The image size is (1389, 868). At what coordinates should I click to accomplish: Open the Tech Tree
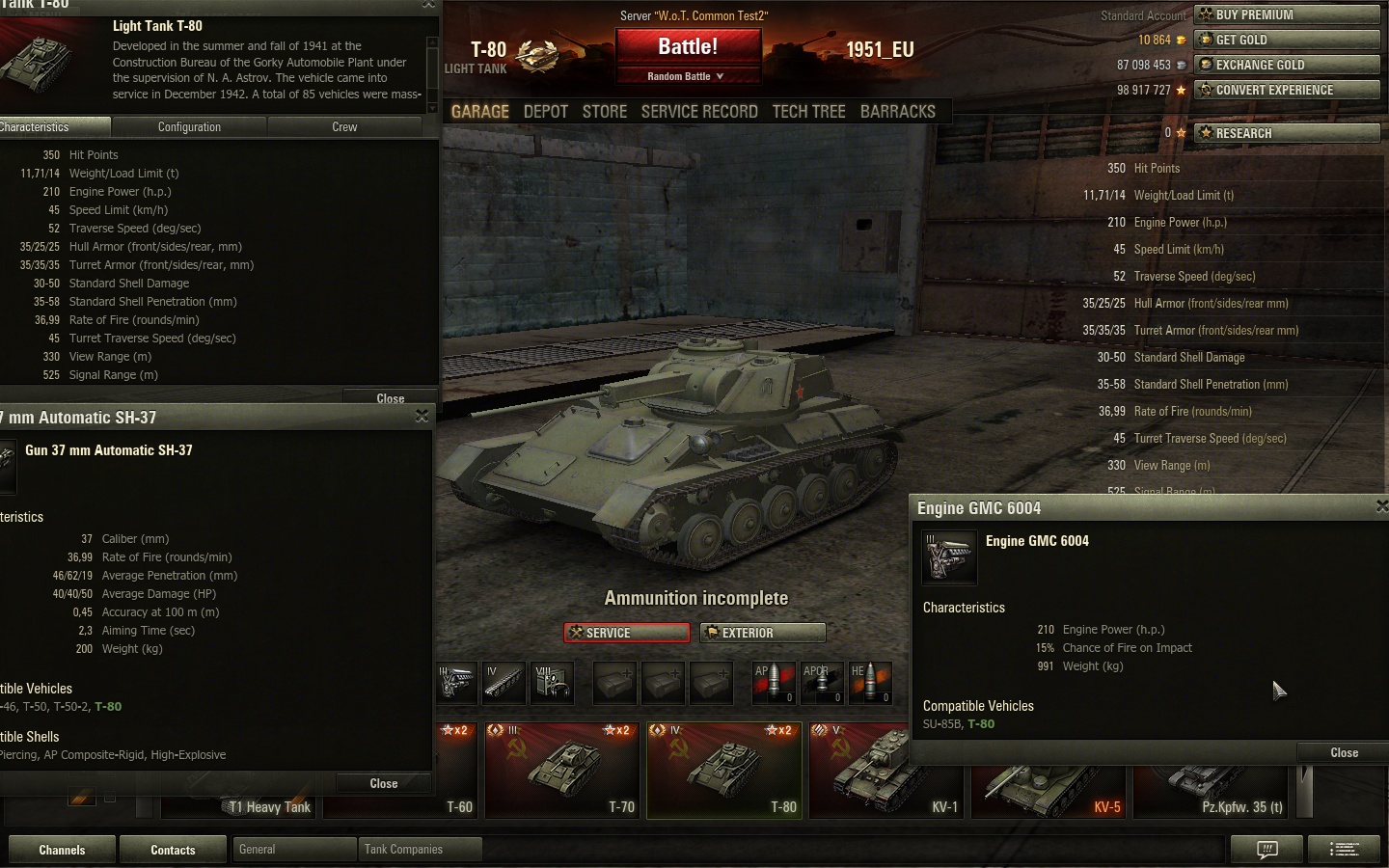808,112
